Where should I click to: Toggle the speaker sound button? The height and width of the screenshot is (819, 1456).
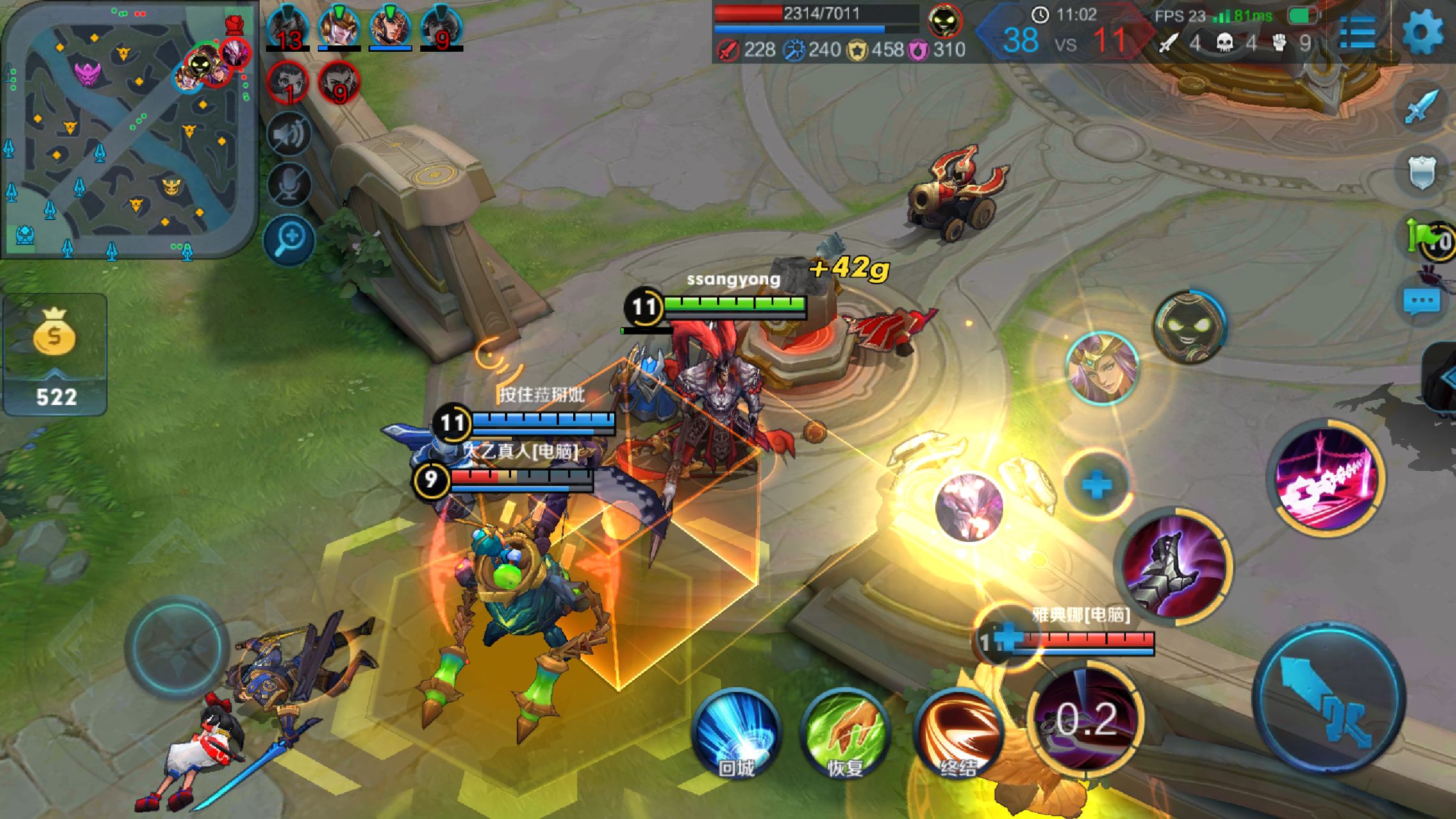[x=290, y=134]
